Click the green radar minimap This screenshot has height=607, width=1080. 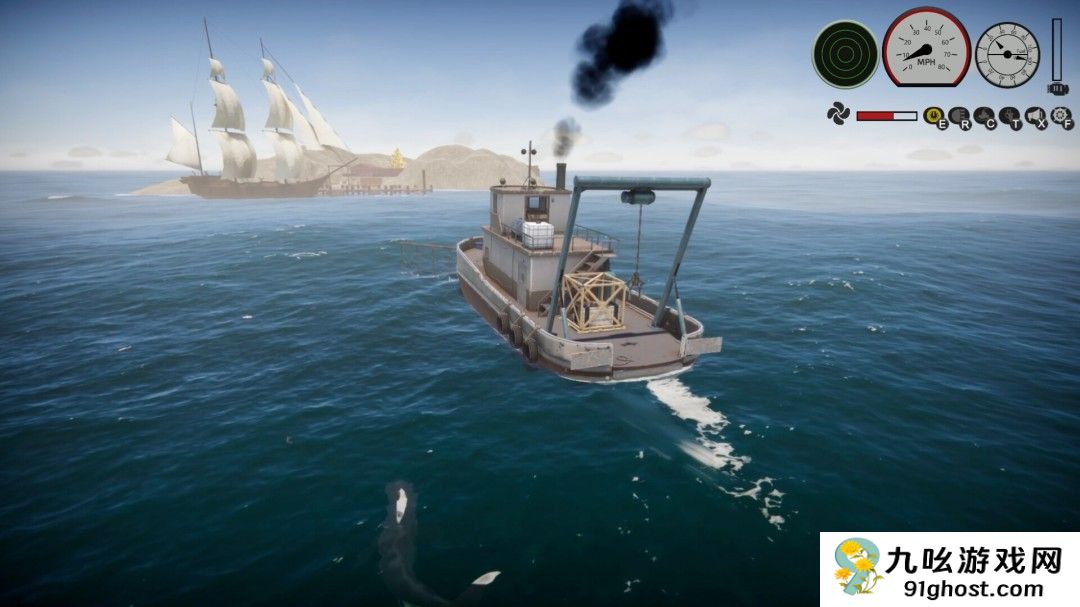845,54
